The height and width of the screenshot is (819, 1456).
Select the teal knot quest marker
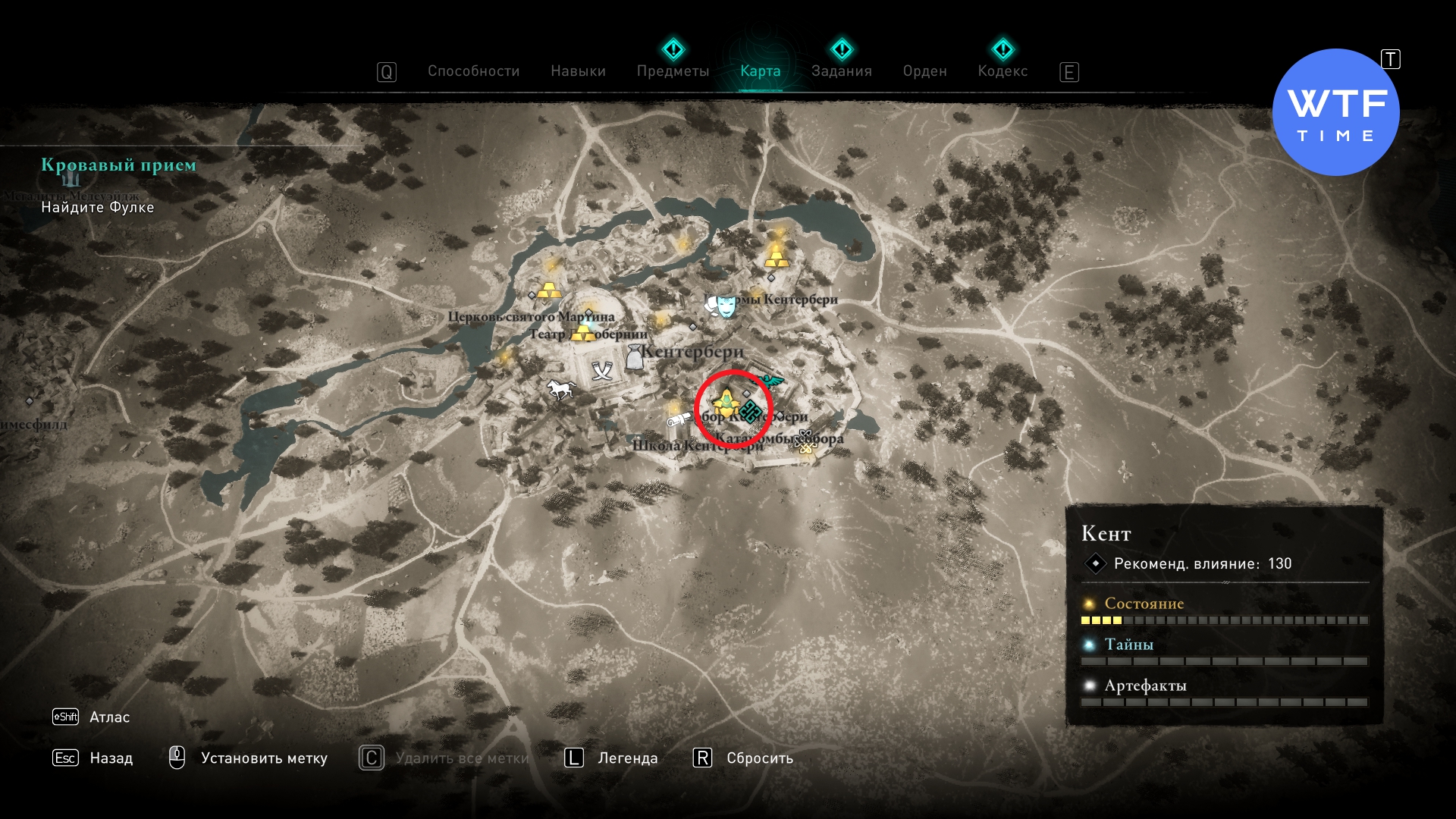[x=751, y=413]
